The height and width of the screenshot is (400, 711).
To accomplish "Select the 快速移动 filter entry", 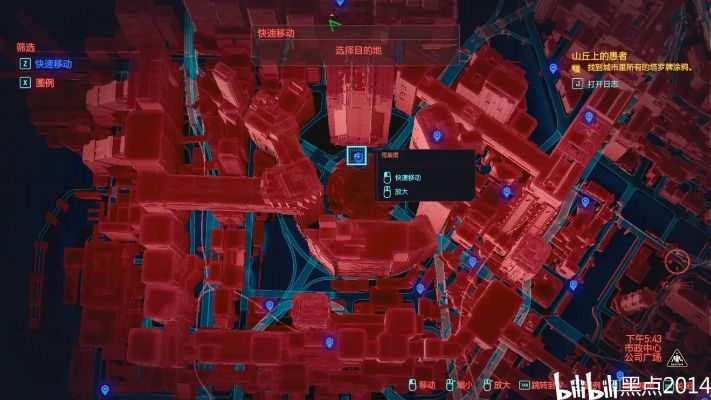I will click(x=52, y=63).
